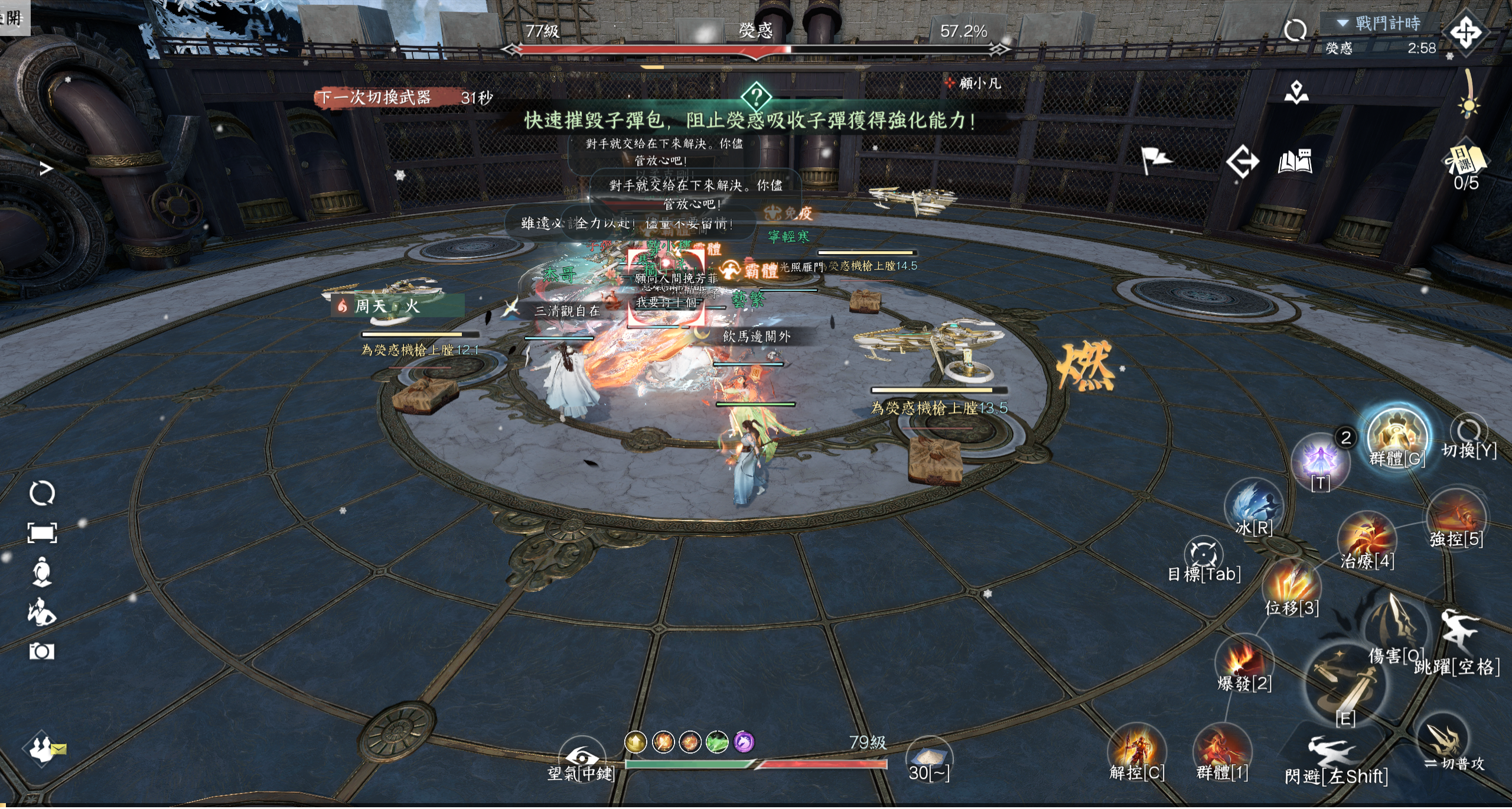Click the question mark hint icon
1512x809 pixels.
point(756,96)
